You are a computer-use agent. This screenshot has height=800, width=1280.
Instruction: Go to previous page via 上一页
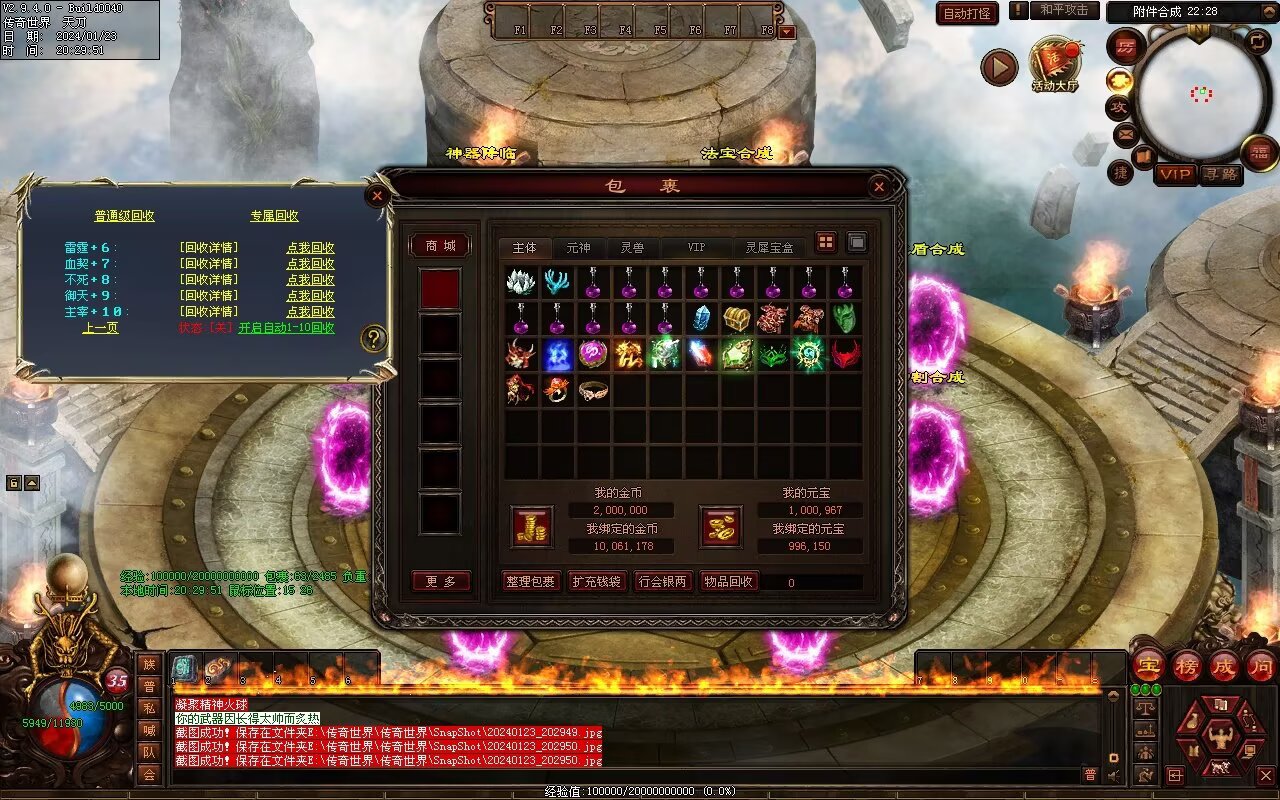click(100, 328)
